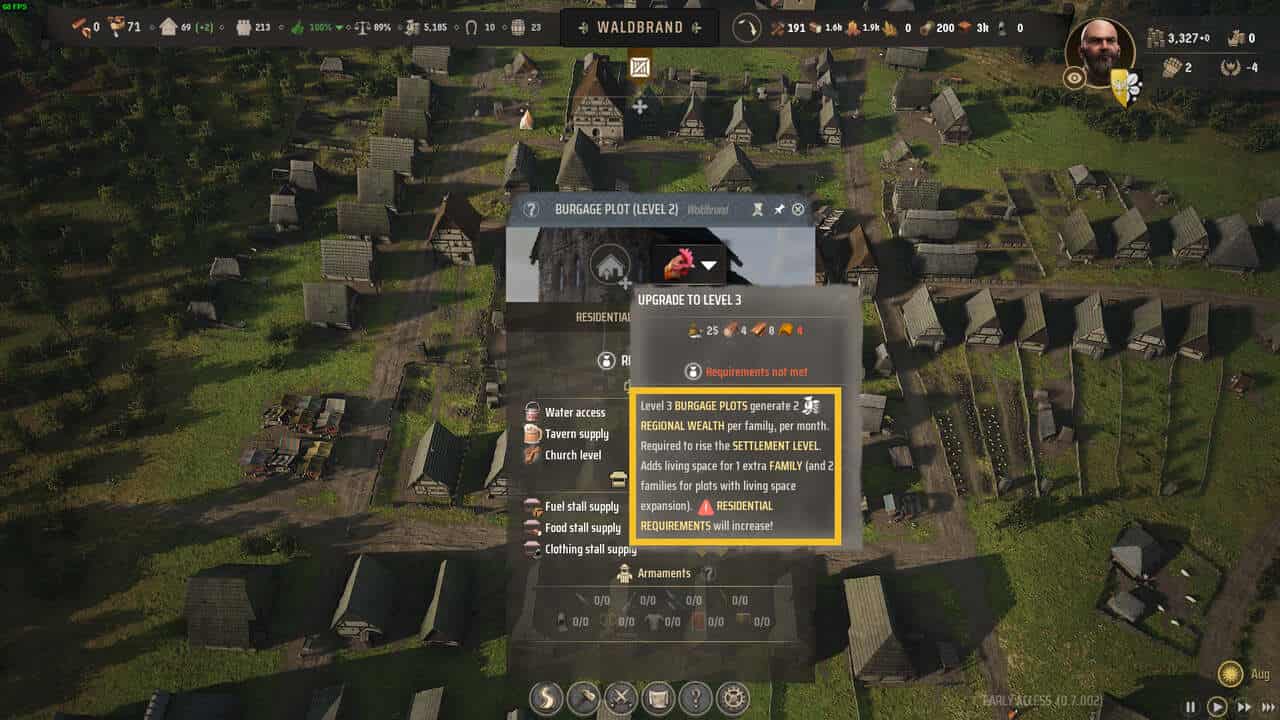
Task: Set the game to normal play speed
Action: [1217, 706]
